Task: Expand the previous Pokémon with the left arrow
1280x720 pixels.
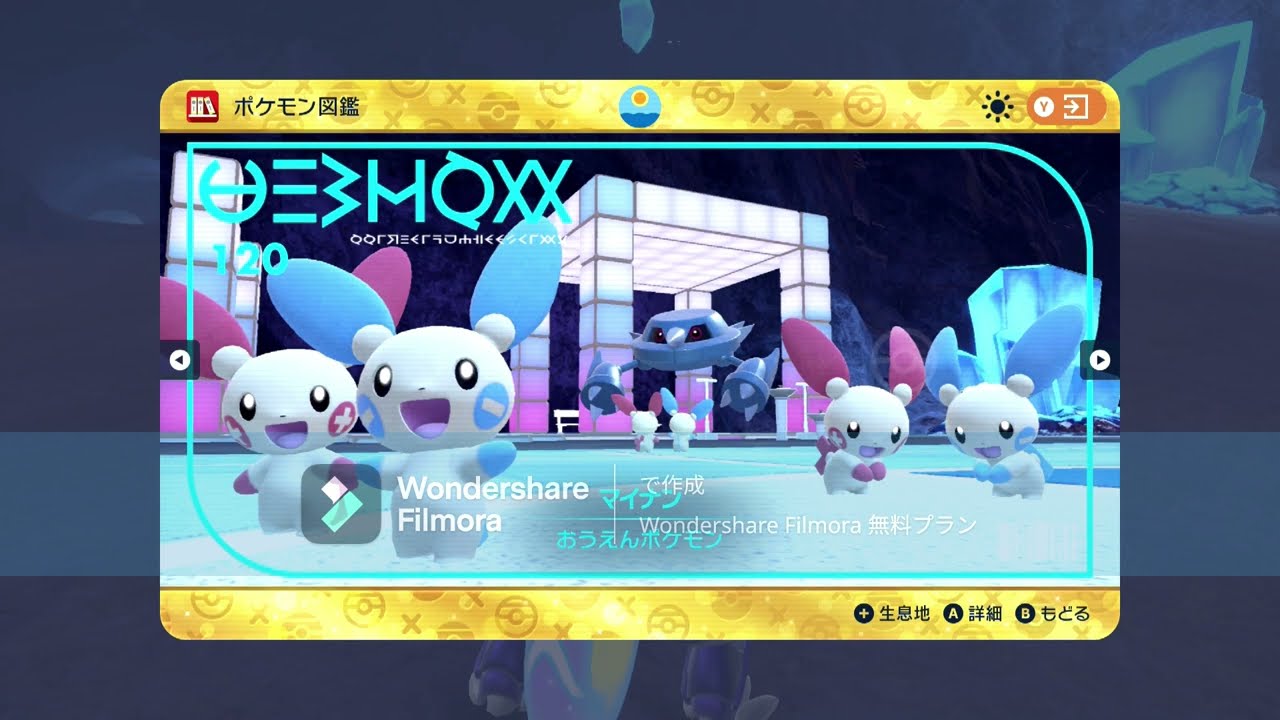Action: pyautogui.click(x=182, y=360)
